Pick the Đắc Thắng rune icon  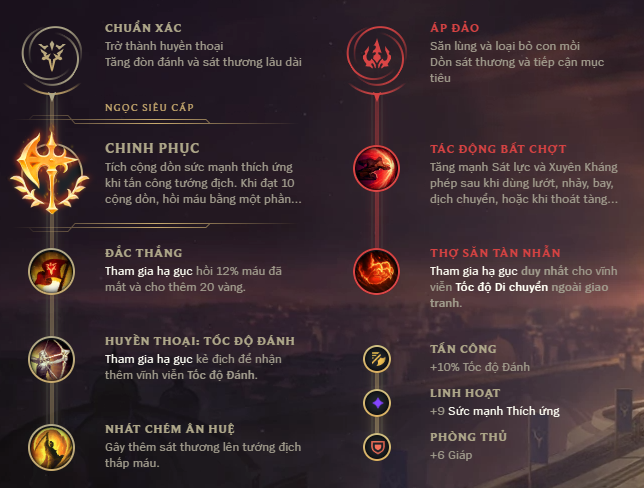pyautogui.click(x=48, y=269)
